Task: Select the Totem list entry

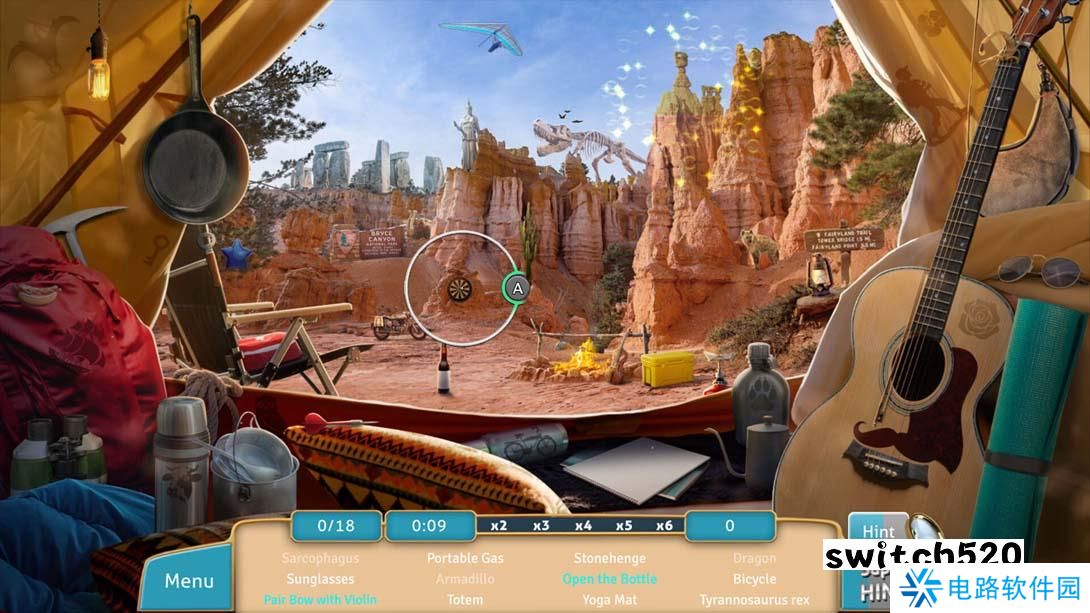Action: 465,600
